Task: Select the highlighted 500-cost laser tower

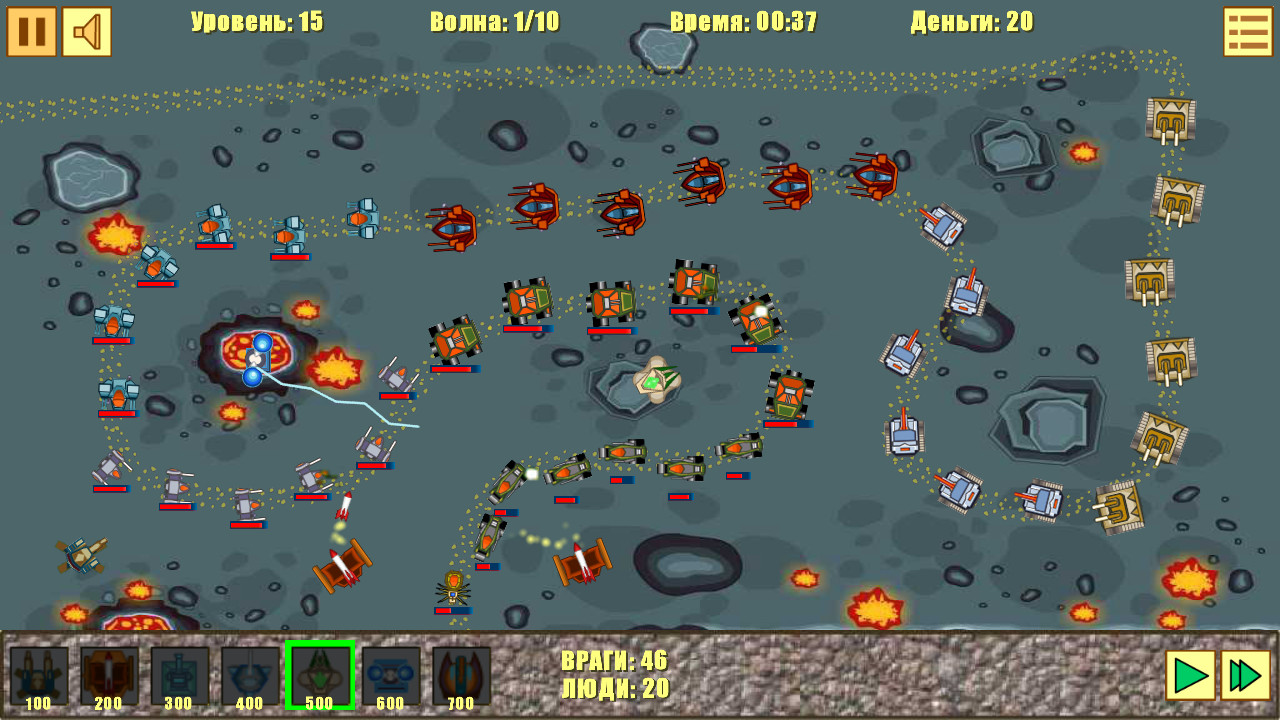Action: [x=320, y=676]
